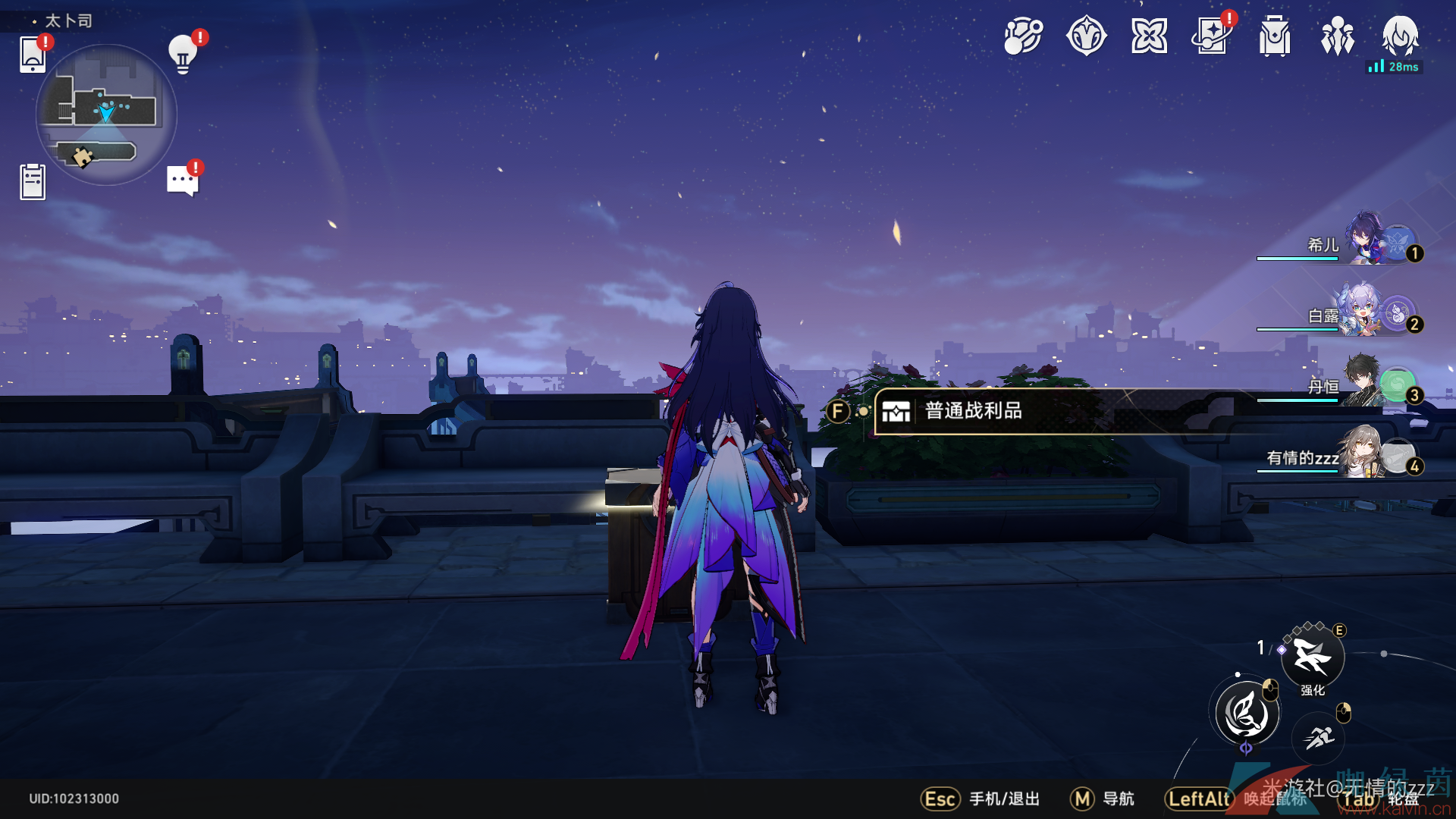Switch to party member 白露
The width and height of the screenshot is (1456, 819).
pos(1365,312)
